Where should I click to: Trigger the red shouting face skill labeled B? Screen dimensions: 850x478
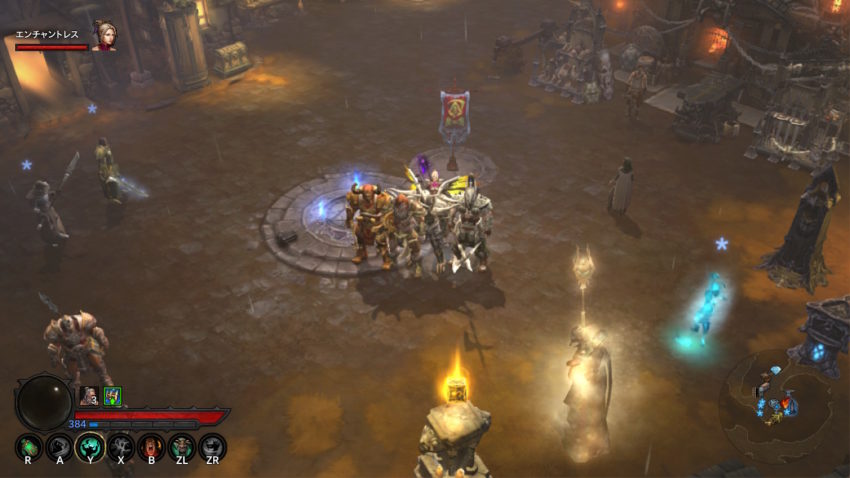point(151,446)
